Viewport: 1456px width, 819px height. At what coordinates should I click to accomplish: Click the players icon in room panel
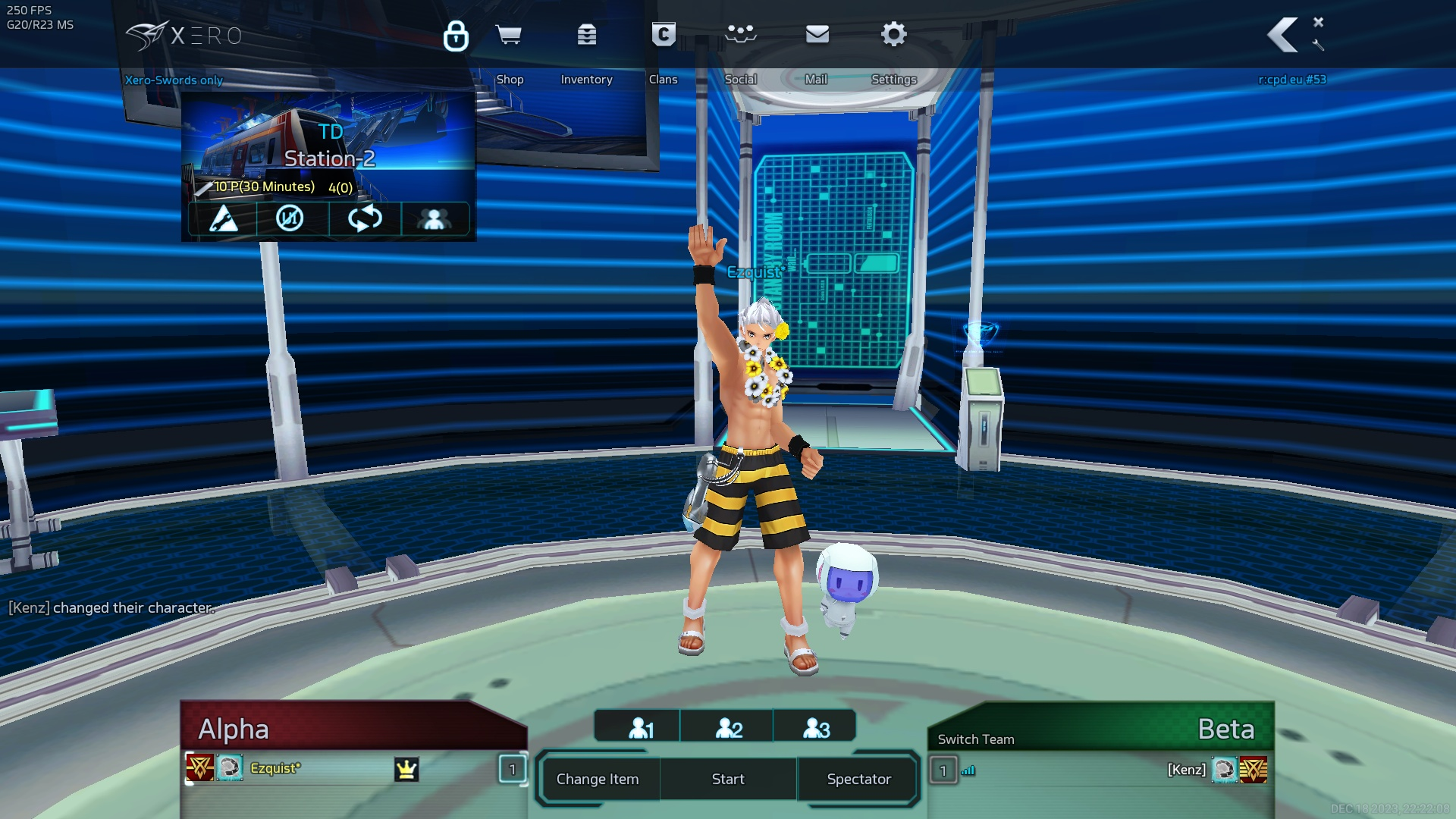click(x=434, y=219)
